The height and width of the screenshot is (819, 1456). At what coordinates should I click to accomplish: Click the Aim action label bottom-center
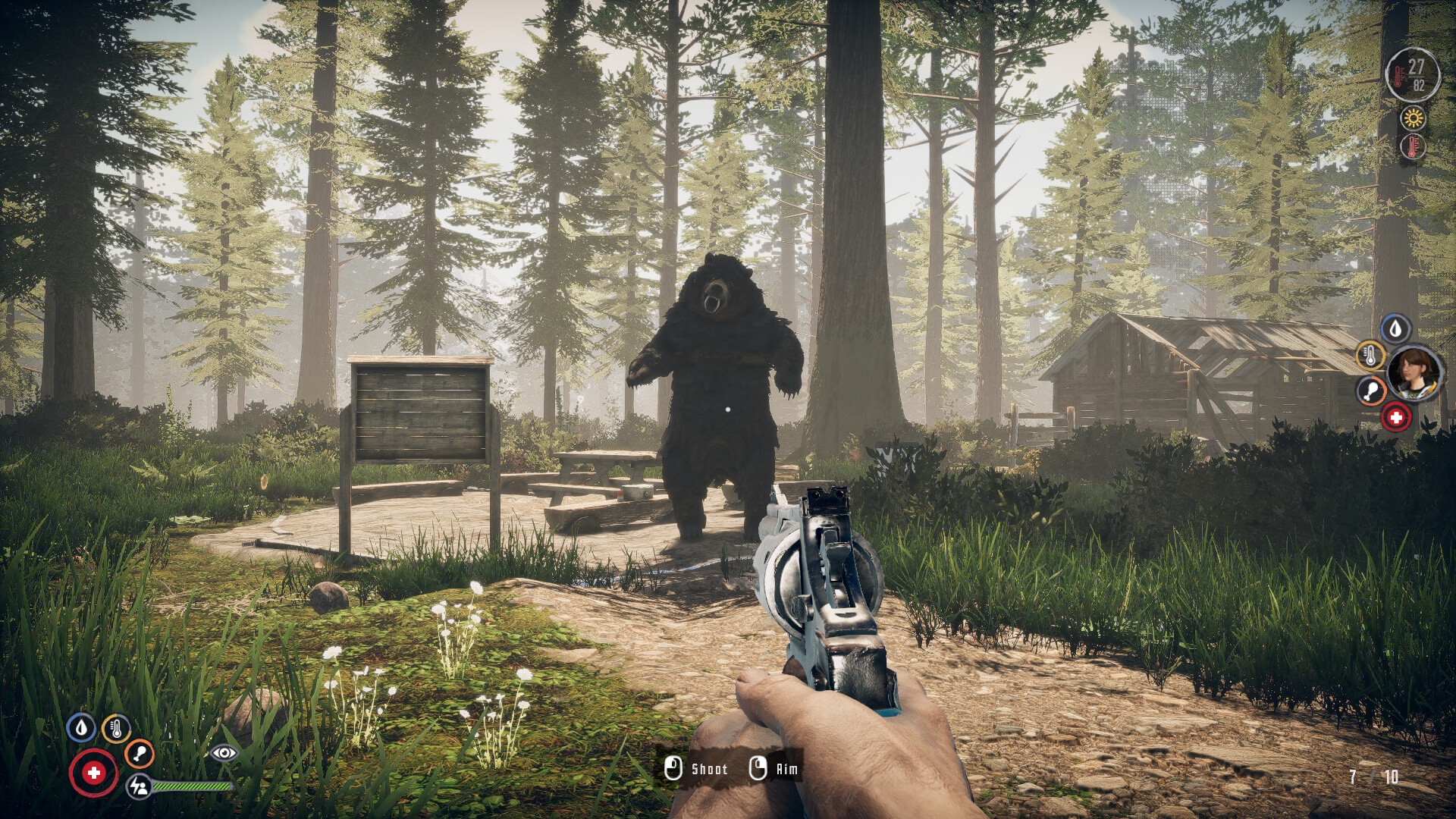pos(786,768)
